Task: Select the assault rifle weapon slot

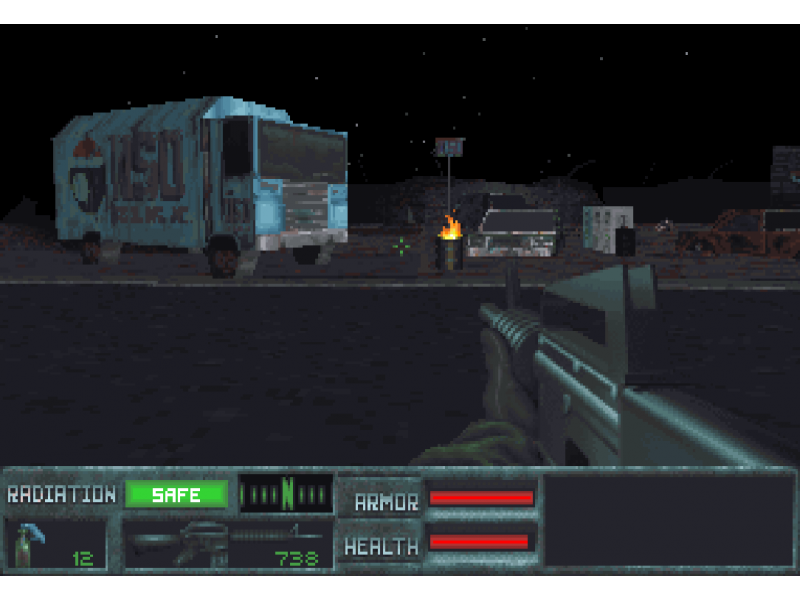Action: tap(227, 545)
